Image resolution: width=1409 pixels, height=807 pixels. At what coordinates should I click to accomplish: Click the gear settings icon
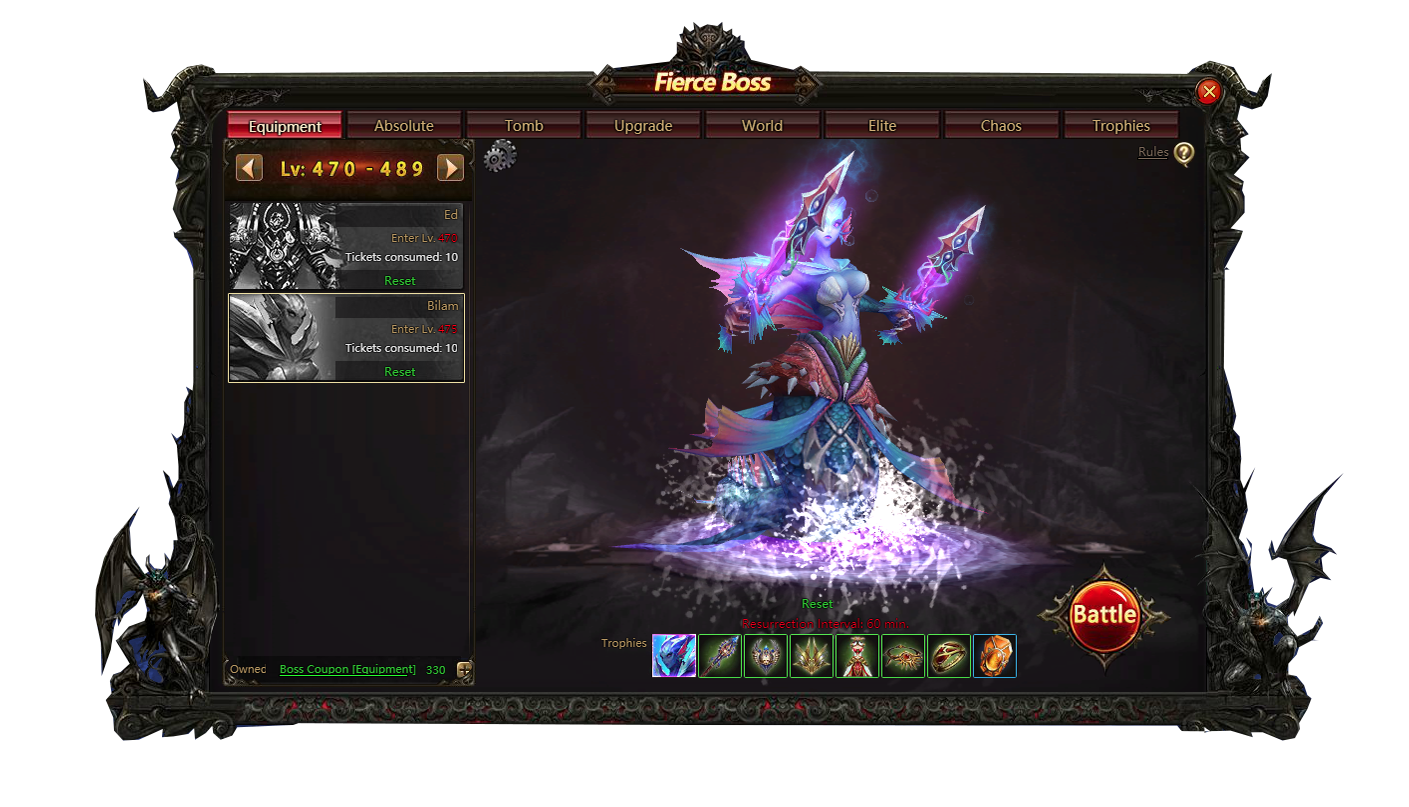coord(500,157)
